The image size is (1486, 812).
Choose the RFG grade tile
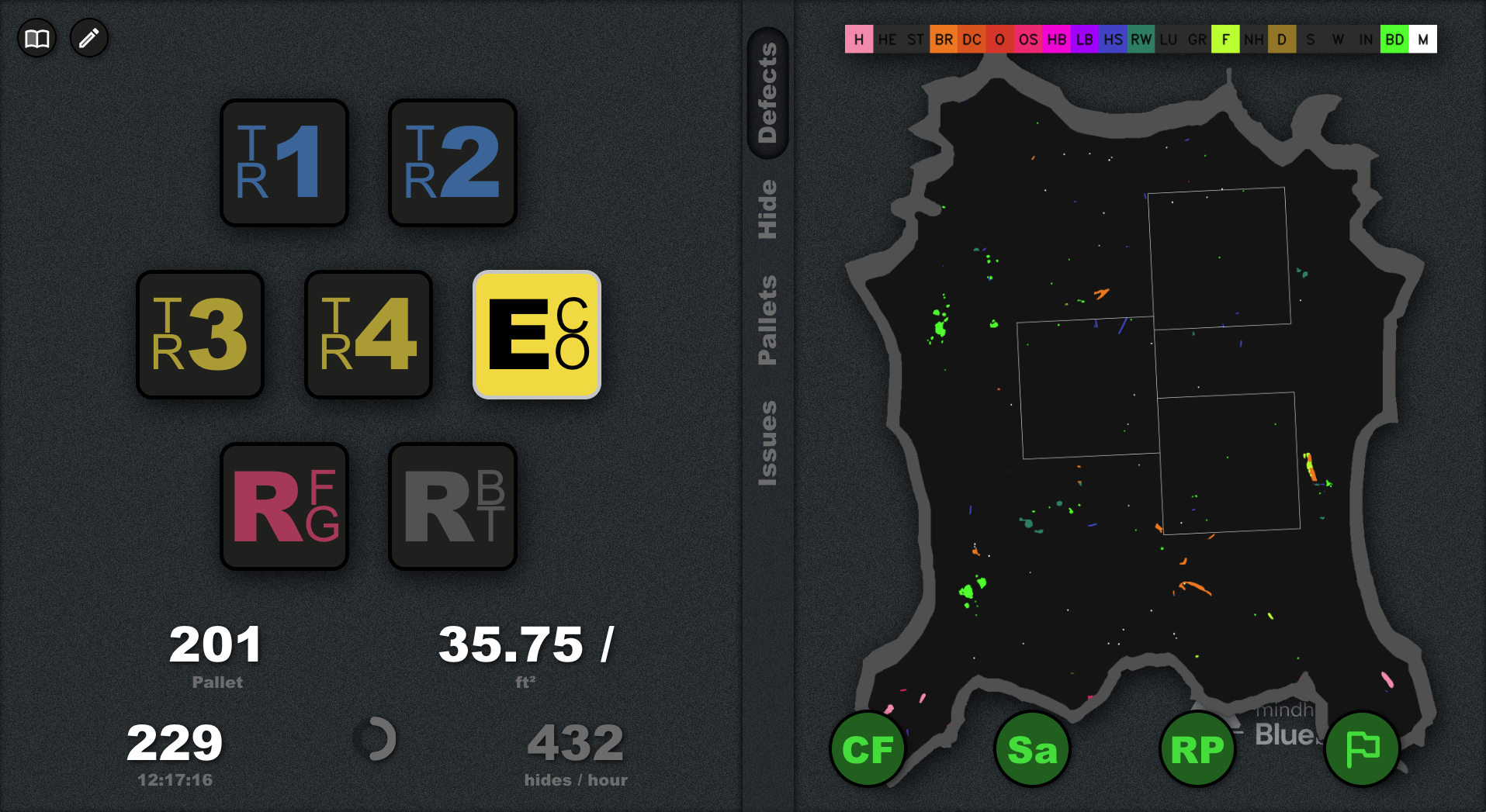click(284, 506)
